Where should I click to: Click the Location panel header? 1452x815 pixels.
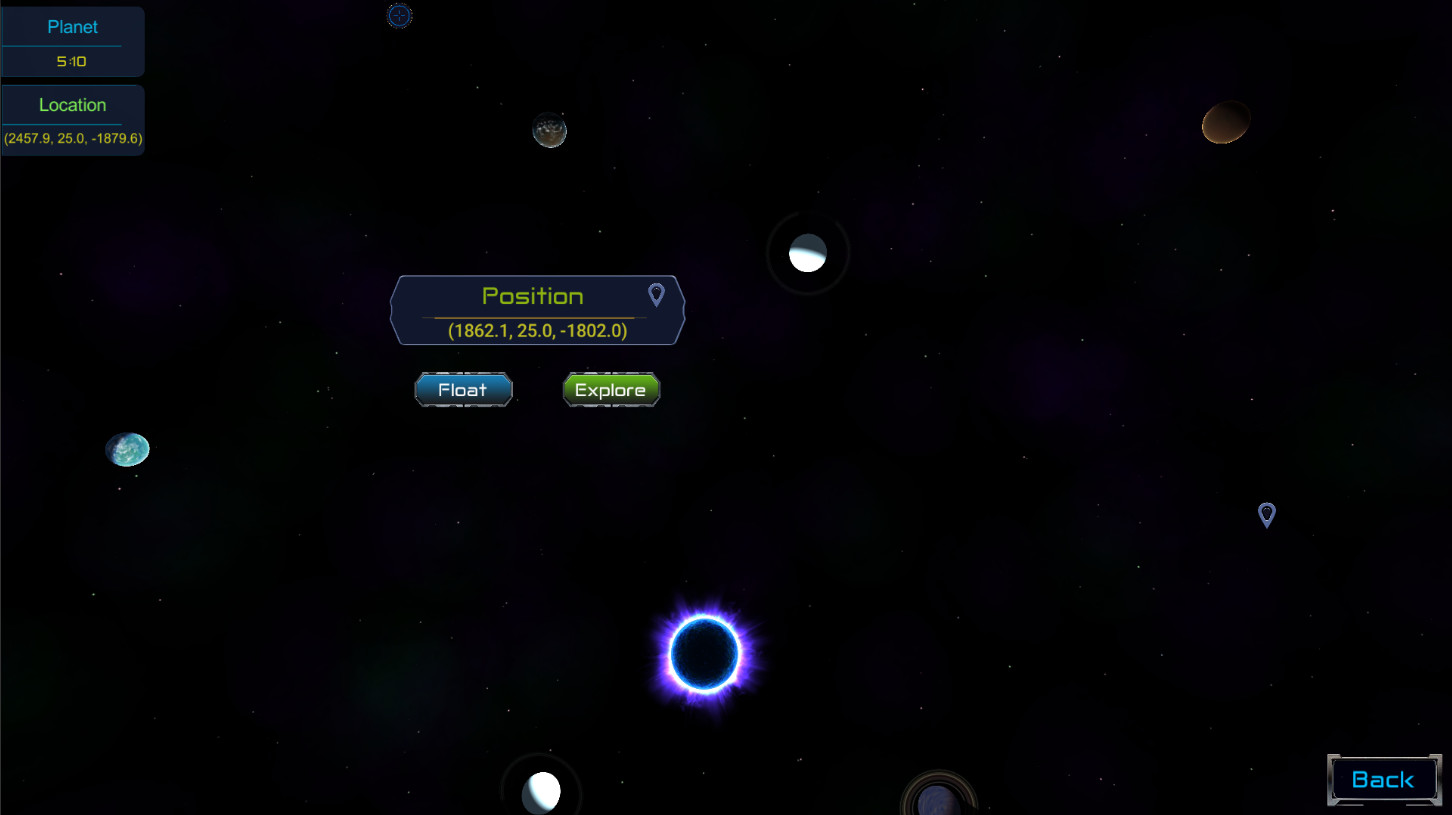72,104
